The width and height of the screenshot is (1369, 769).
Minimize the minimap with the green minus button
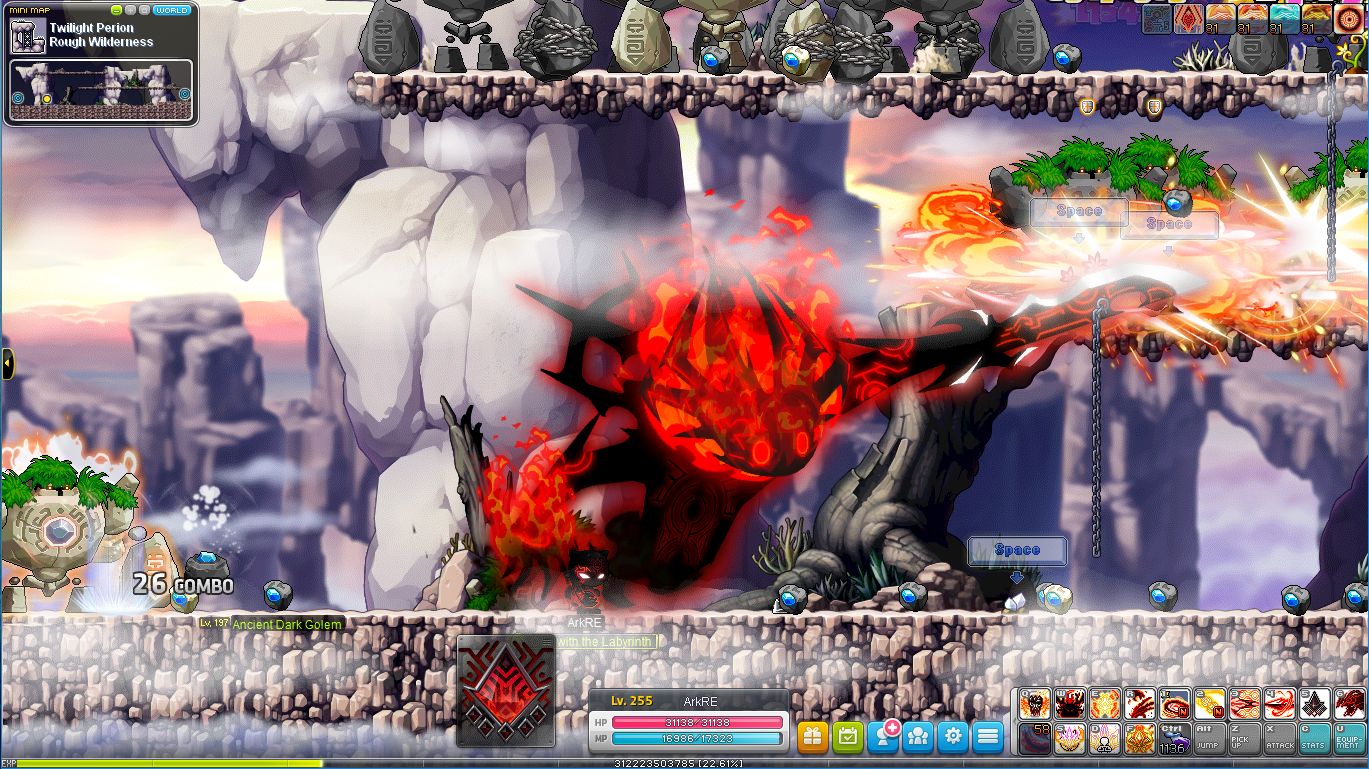pyautogui.click(x=117, y=10)
